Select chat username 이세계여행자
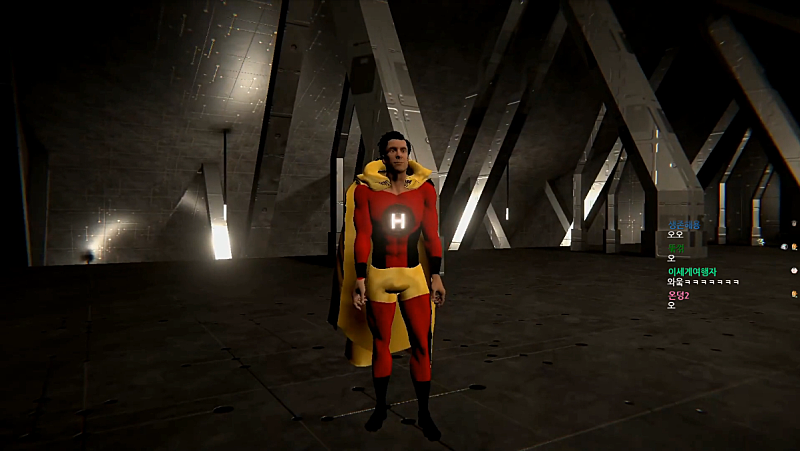The image size is (800, 451). click(x=693, y=271)
